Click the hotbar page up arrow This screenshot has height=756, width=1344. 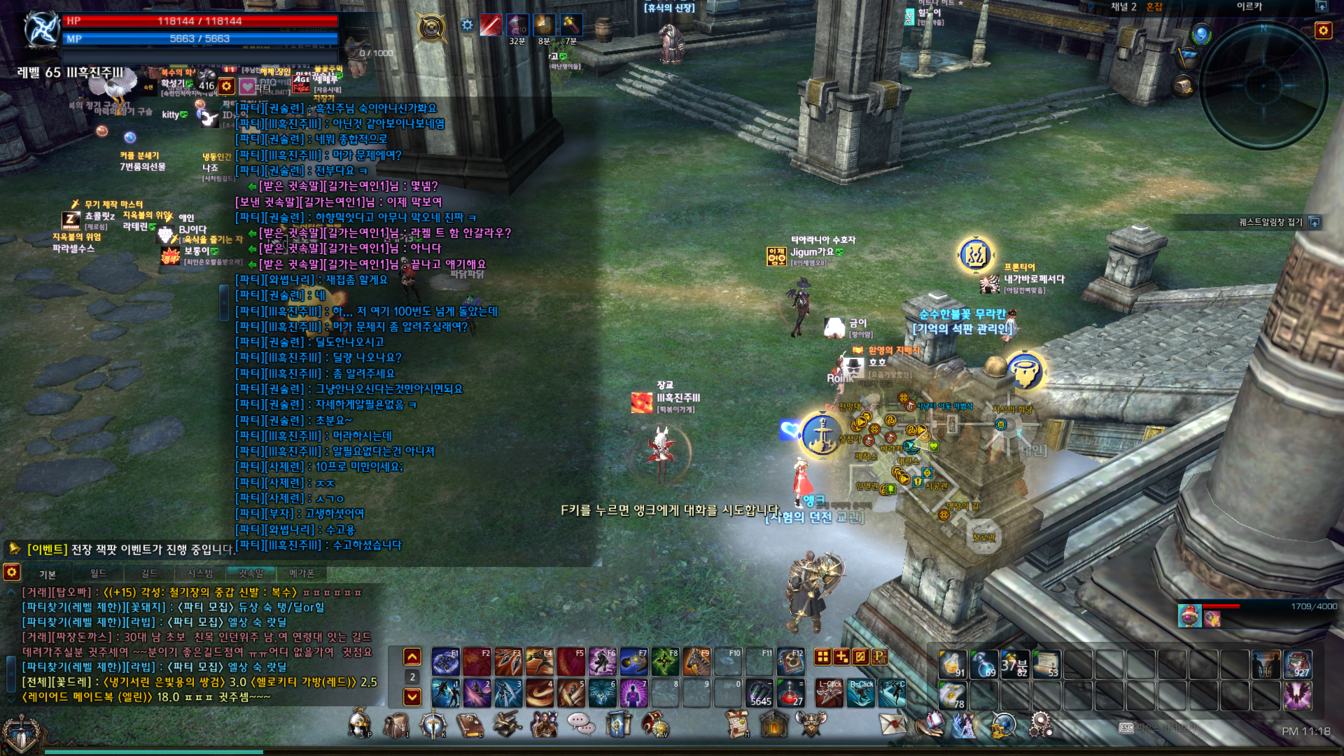click(412, 657)
